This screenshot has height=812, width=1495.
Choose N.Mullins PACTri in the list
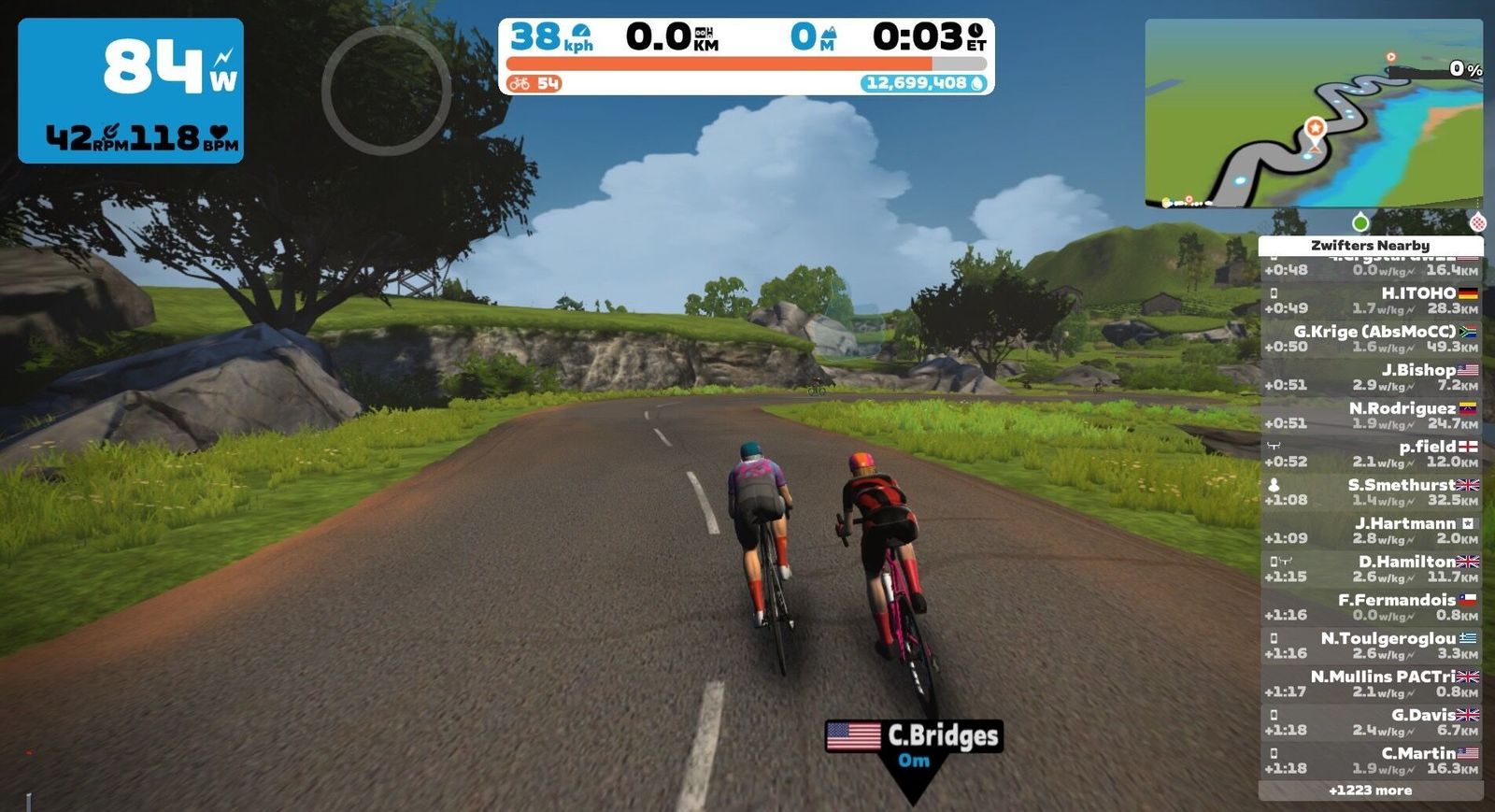[1371, 683]
